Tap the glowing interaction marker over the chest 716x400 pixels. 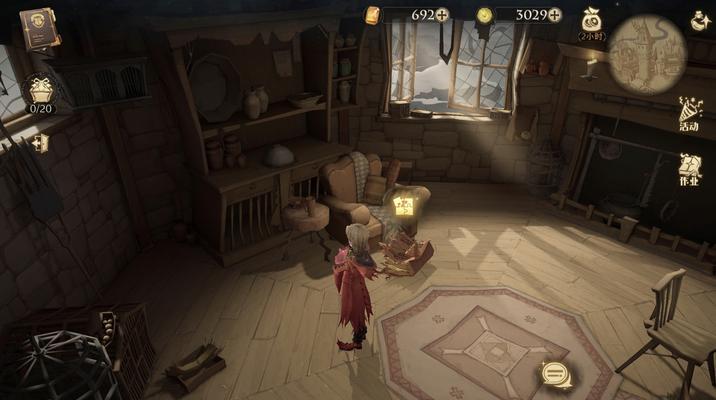point(404,207)
